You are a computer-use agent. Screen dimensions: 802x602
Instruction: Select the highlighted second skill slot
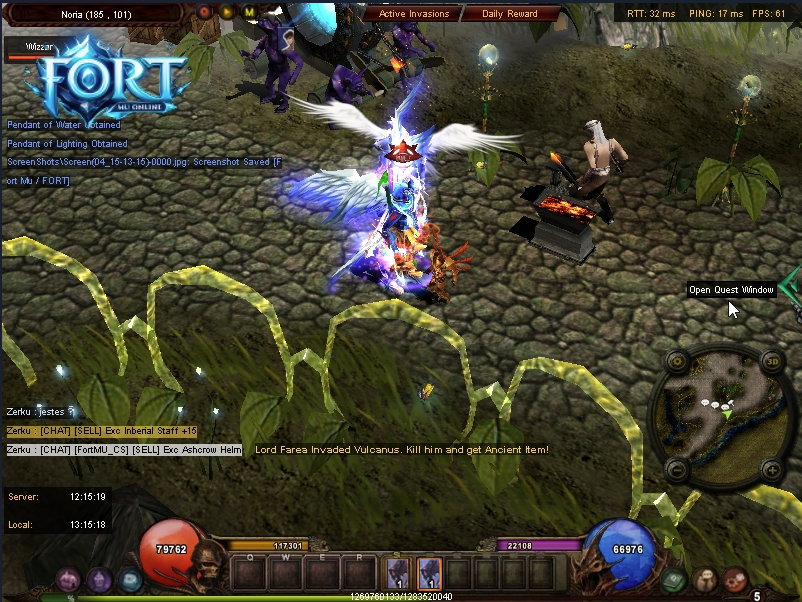429,573
